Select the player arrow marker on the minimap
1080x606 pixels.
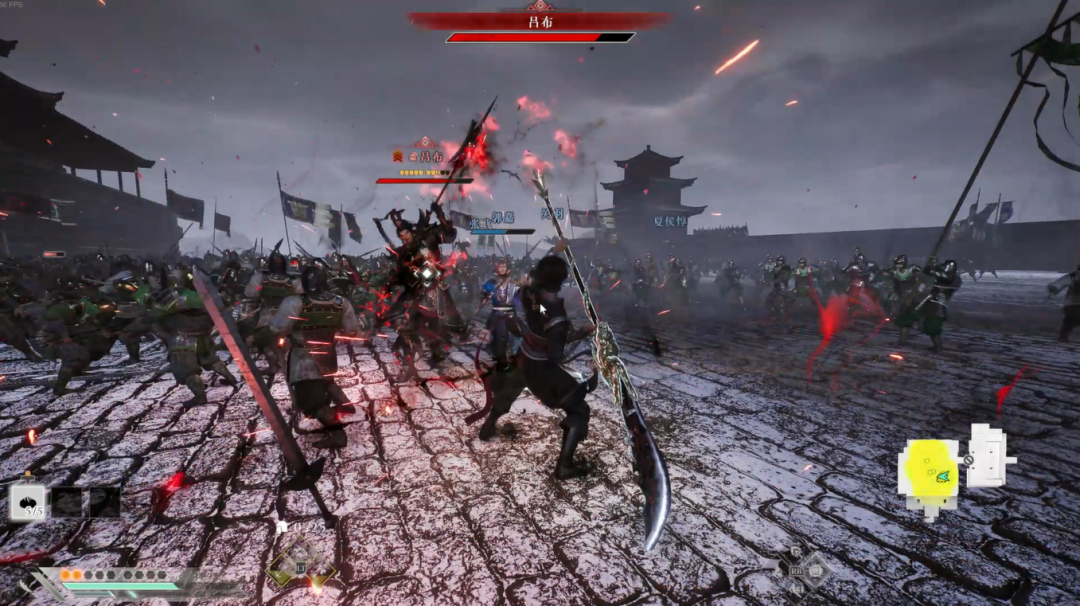click(942, 478)
